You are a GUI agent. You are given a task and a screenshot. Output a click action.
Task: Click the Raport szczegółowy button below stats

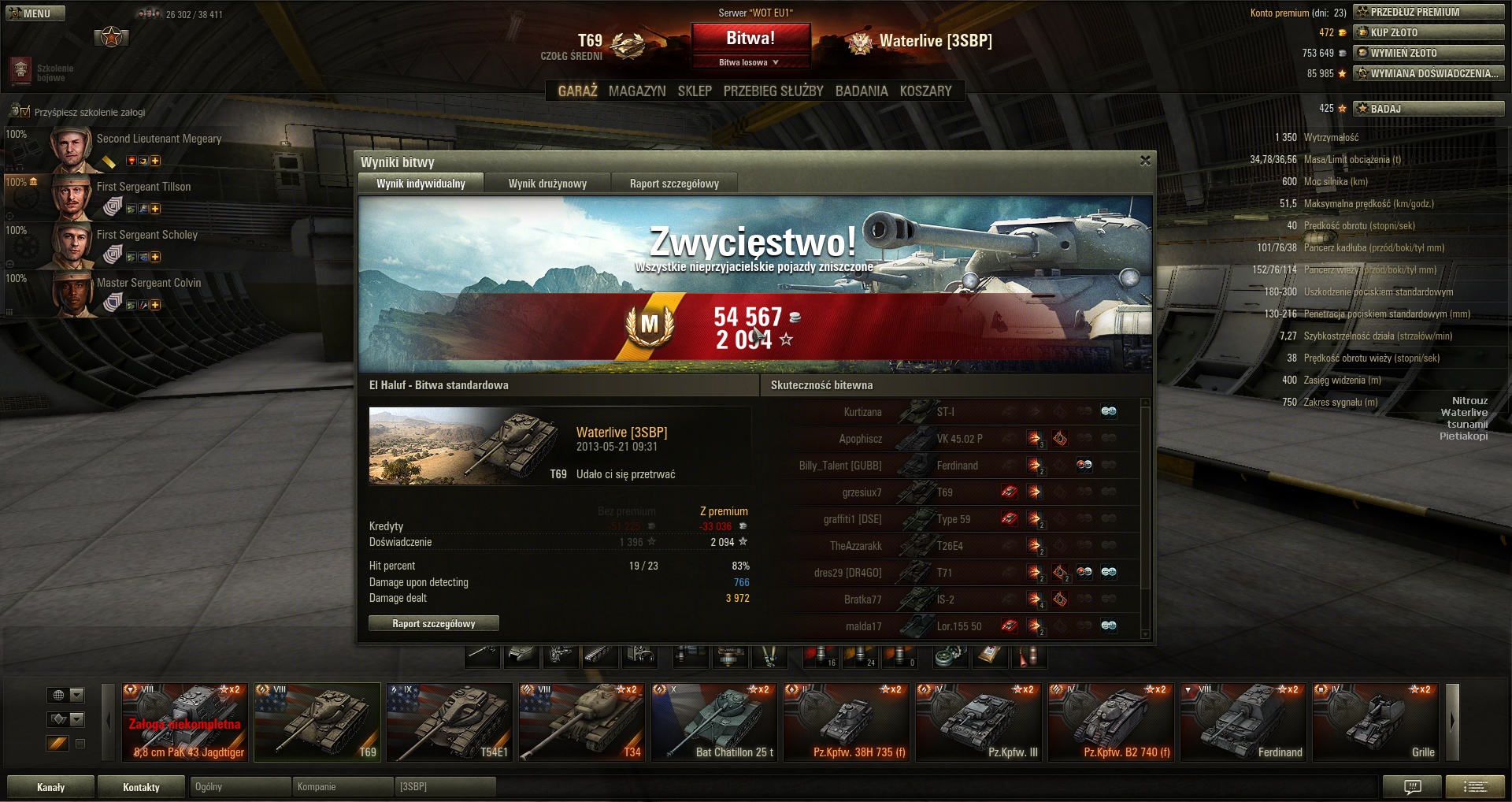tap(433, 624)
